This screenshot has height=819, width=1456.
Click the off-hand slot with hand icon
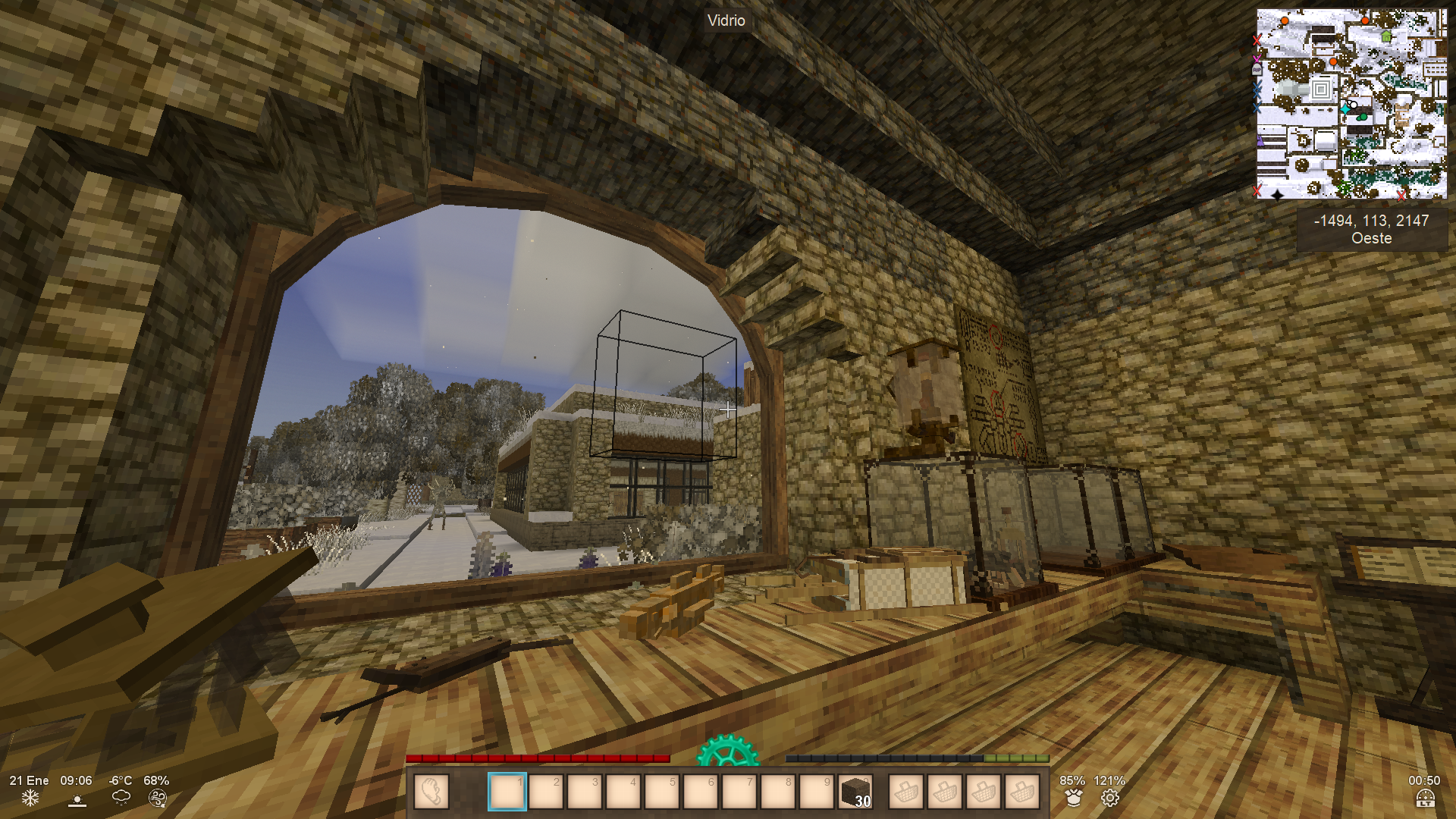click(431, 792)
